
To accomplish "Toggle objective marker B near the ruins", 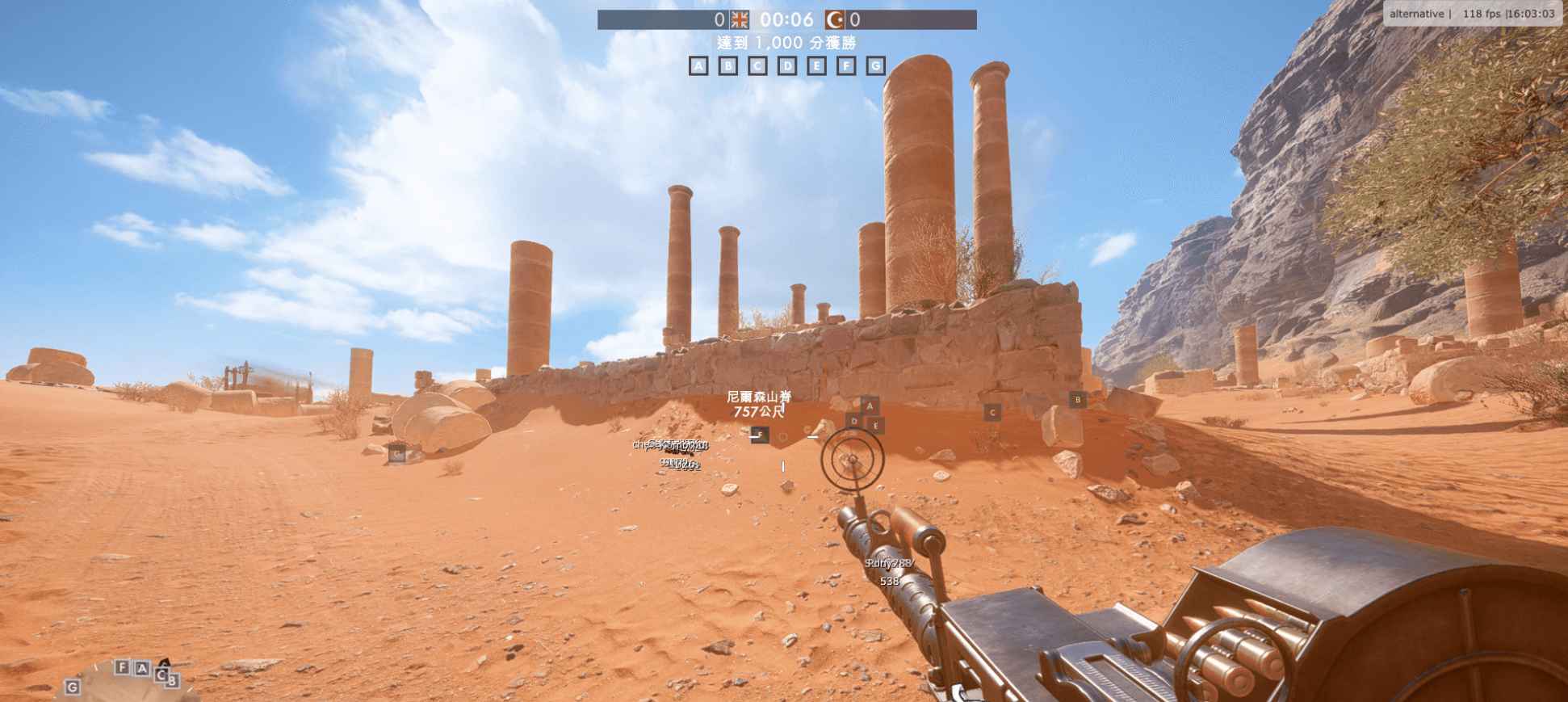I will coord(1077,397).
